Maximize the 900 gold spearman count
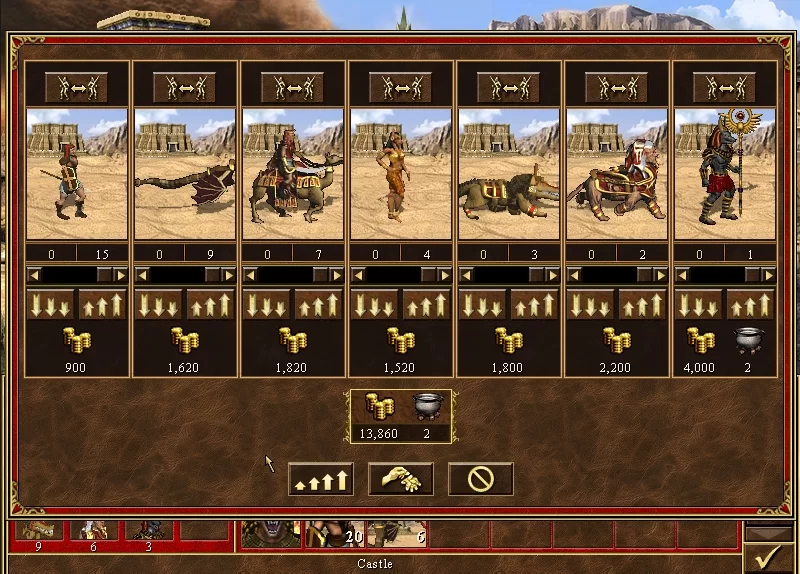 pyautogui.click(x=103, y=304)
